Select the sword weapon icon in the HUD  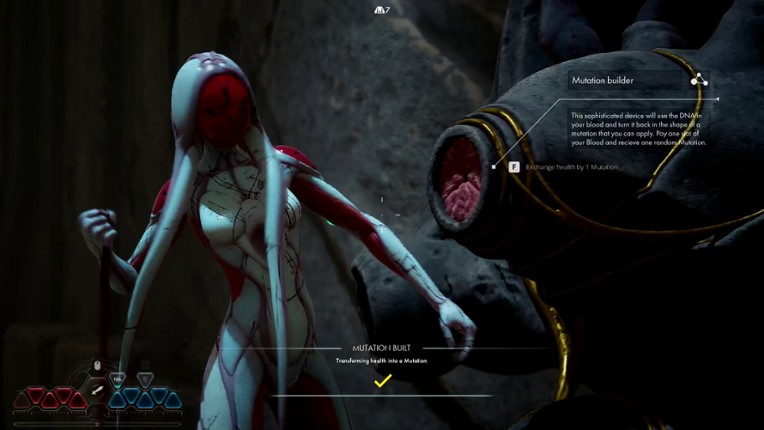pyautogui.click(x=98, y=388)
